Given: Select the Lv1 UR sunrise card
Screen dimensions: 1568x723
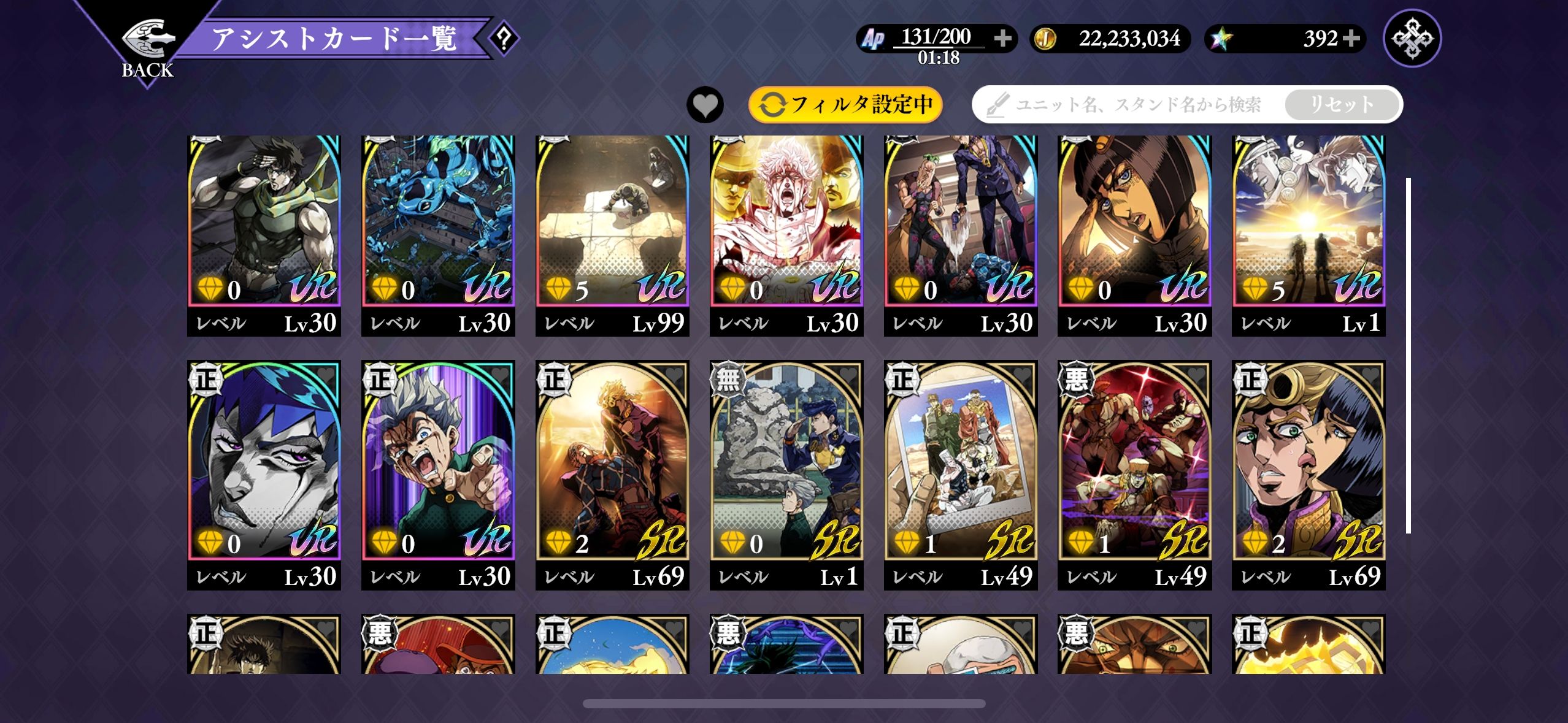Looking at the screenshot, I should [1309, 233].
